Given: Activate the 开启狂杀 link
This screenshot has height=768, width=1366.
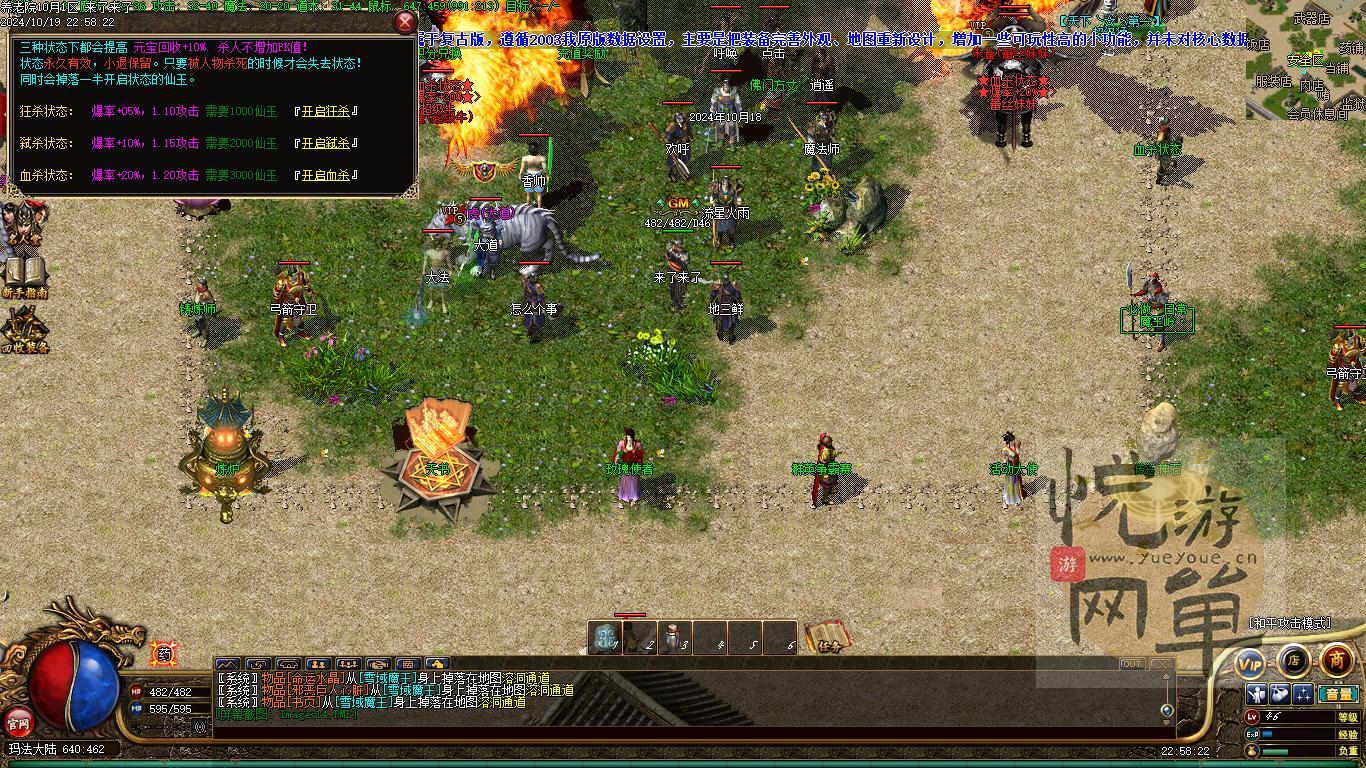Looking at the screenshot, I should click(x=326, y=111).
